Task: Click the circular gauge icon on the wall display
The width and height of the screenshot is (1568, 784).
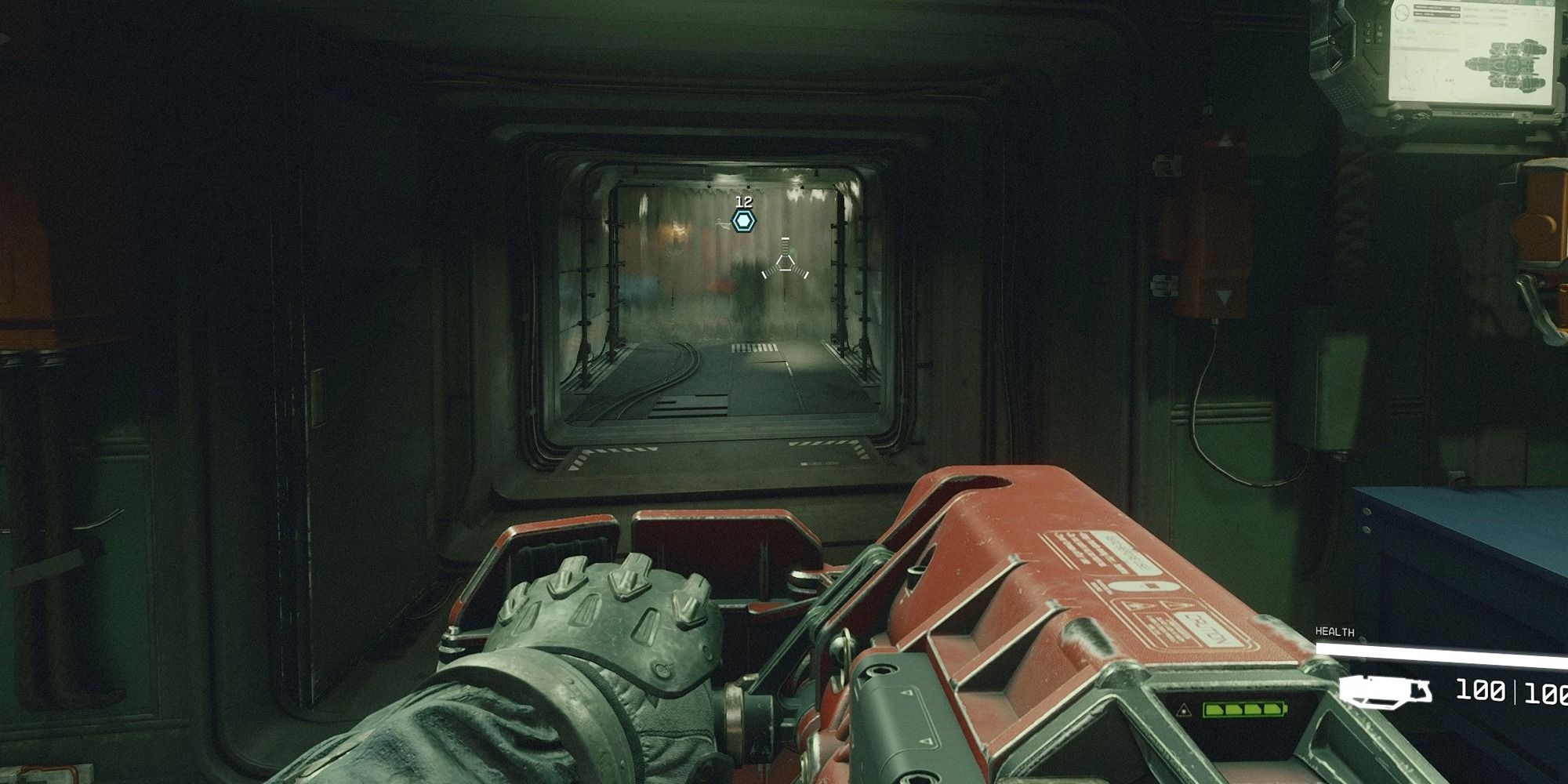Action: pos(1402,13)
